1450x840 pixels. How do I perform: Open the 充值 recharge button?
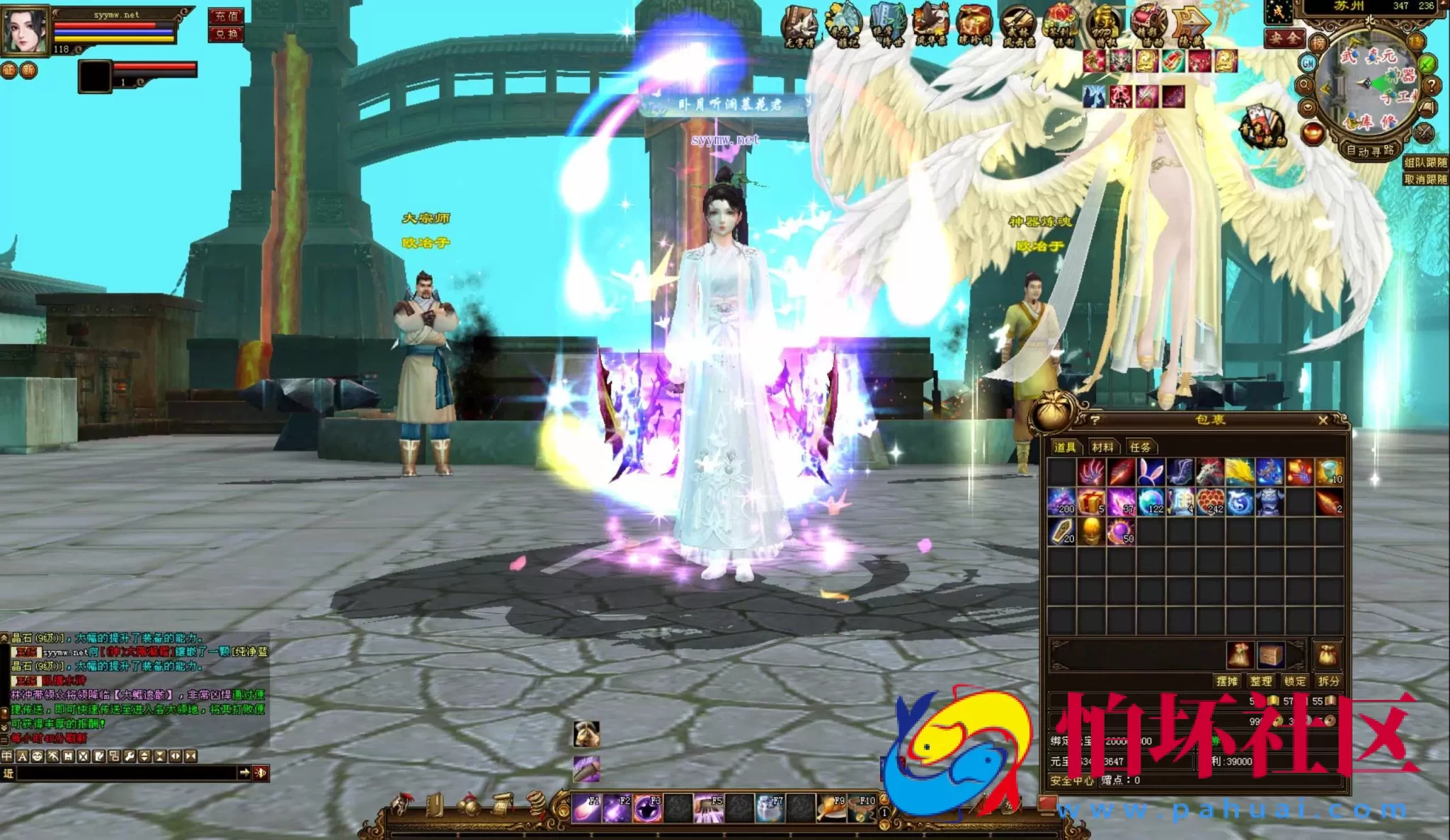[x=226, y=16]
